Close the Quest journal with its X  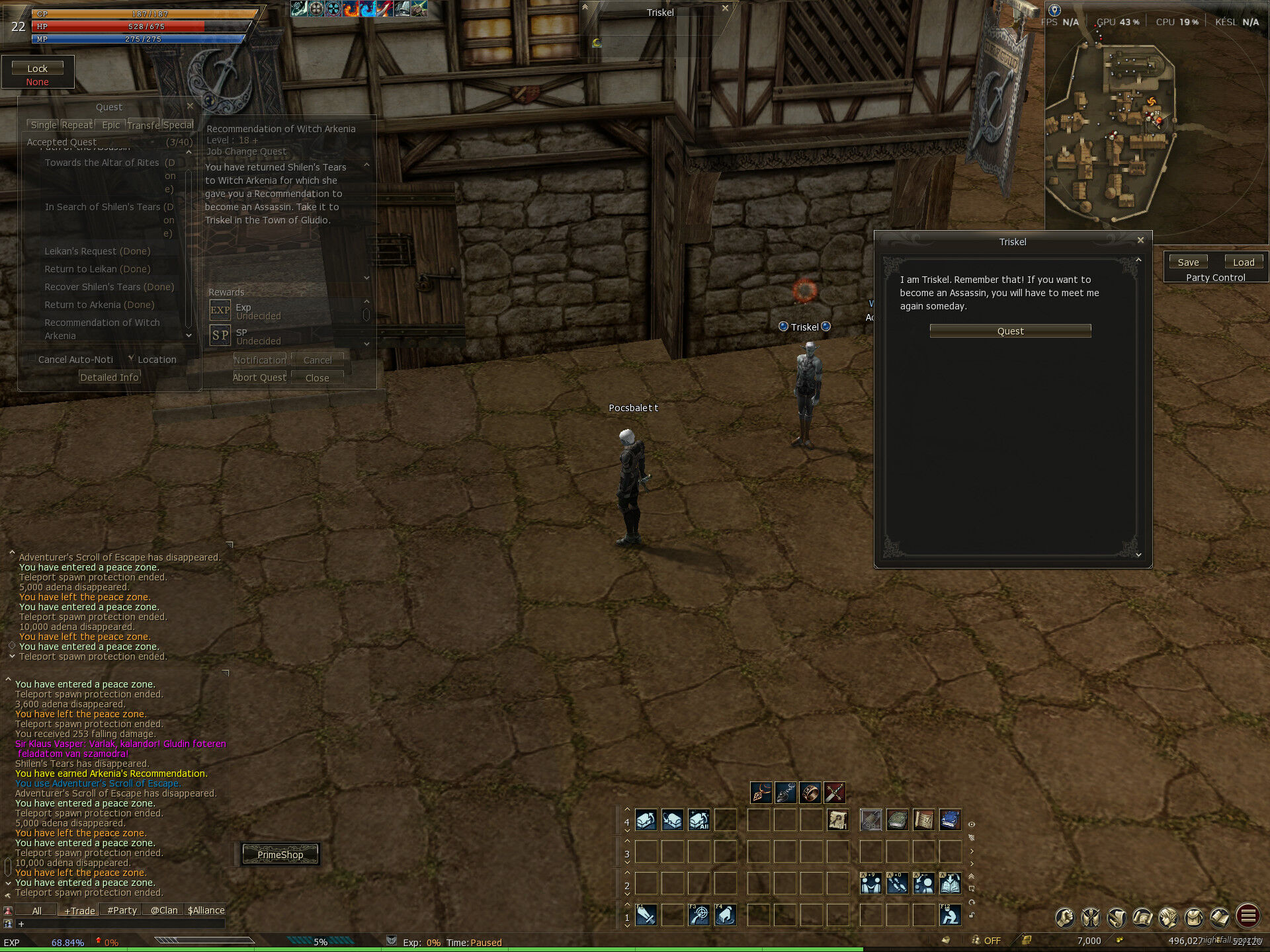(x=190, y=106)
